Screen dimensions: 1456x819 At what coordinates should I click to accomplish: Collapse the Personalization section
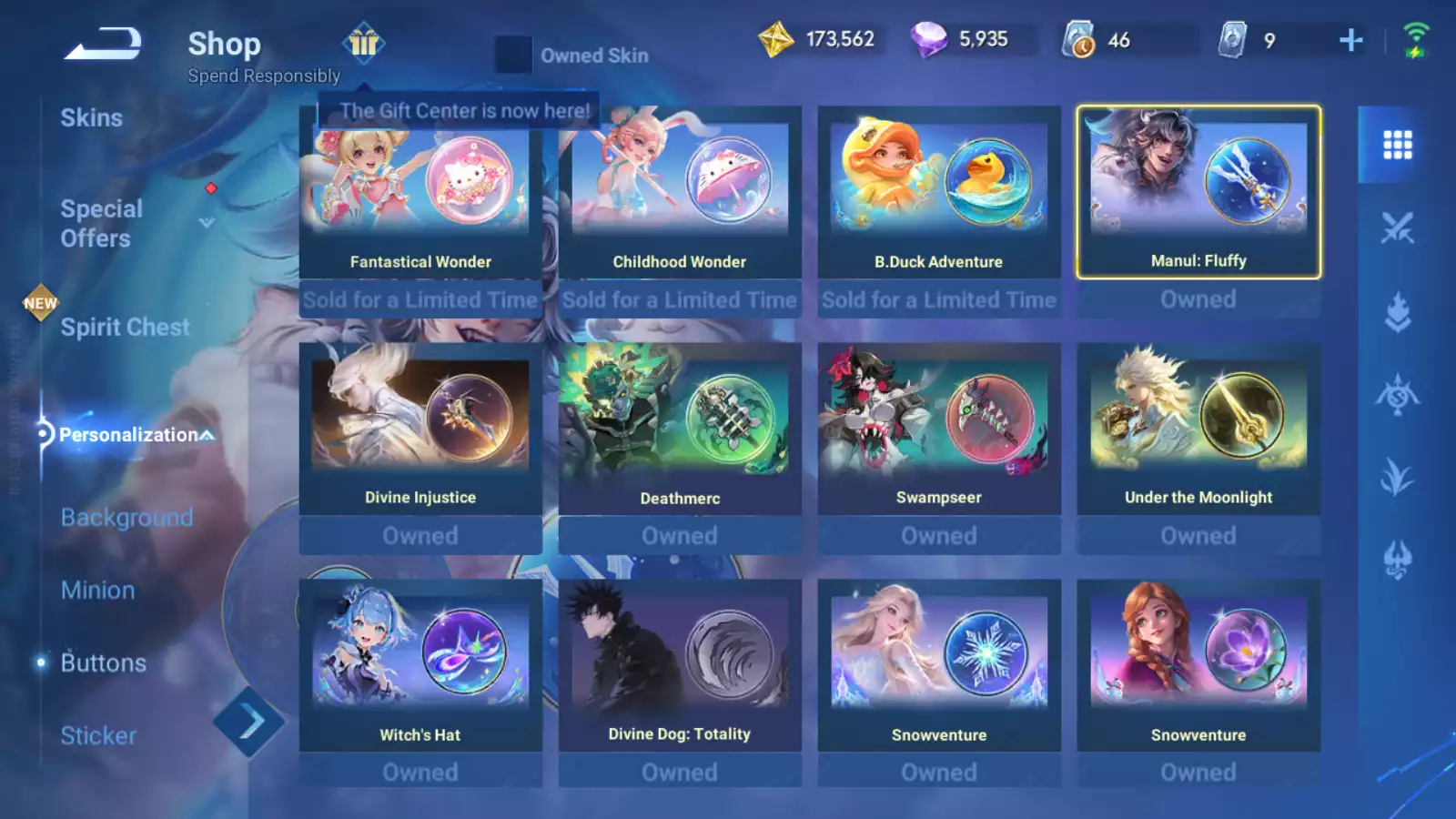click(x=207, y=435)
